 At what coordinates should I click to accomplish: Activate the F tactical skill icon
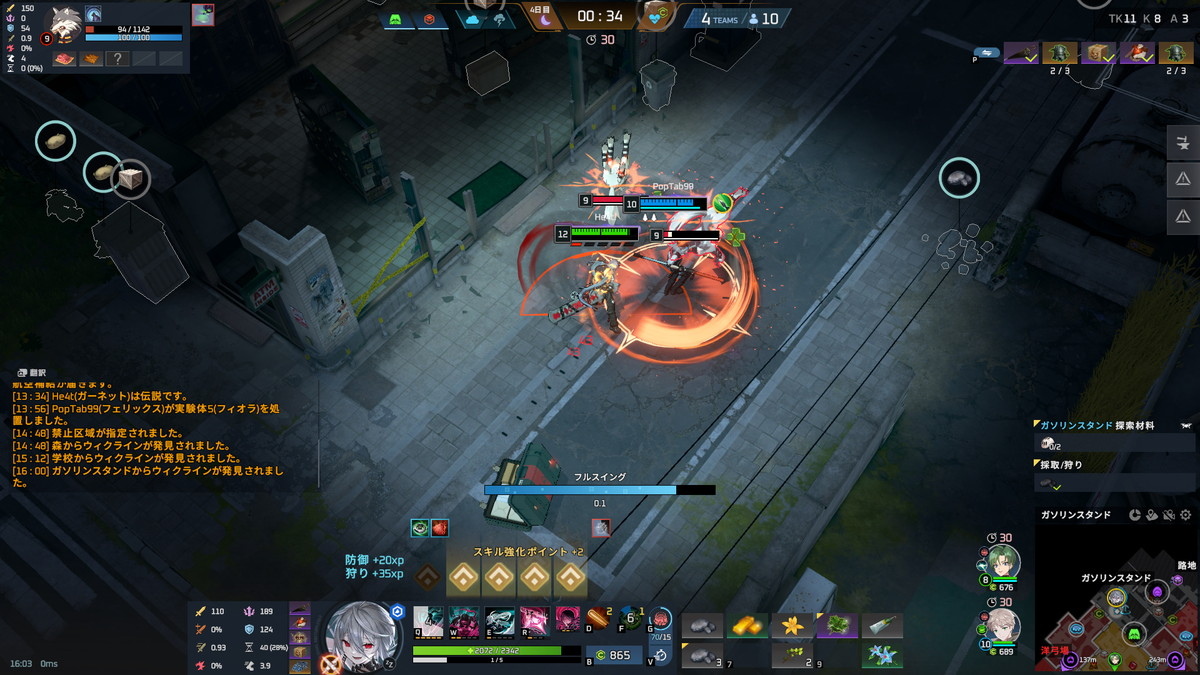(x=629, y=620)
